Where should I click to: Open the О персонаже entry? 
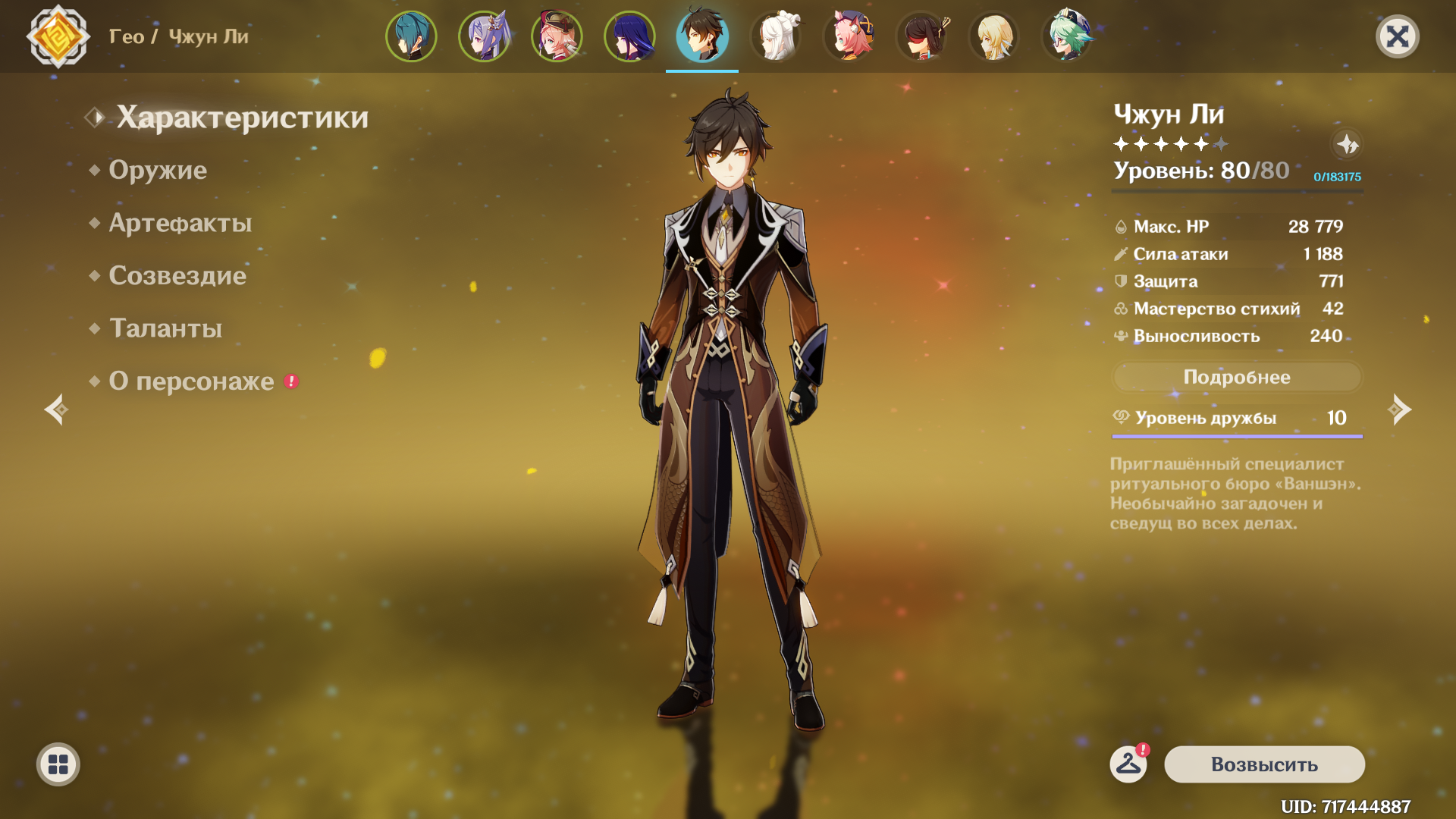pos(191,381)
